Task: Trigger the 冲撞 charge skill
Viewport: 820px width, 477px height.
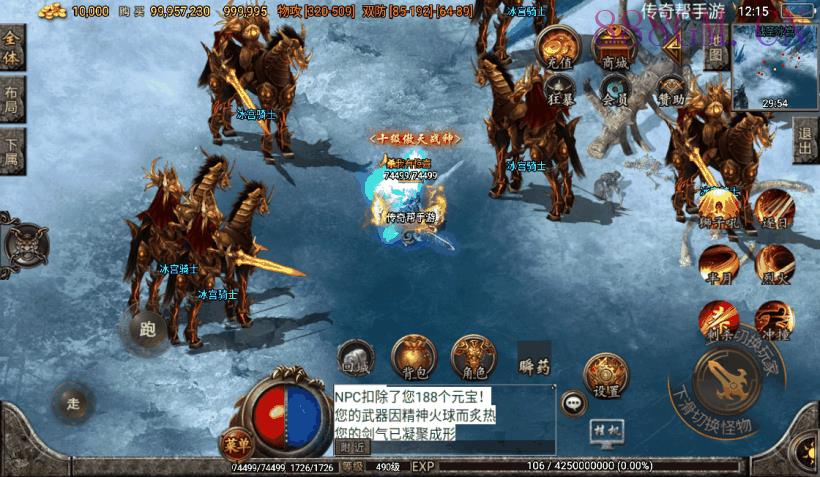Action: (773, 318)
